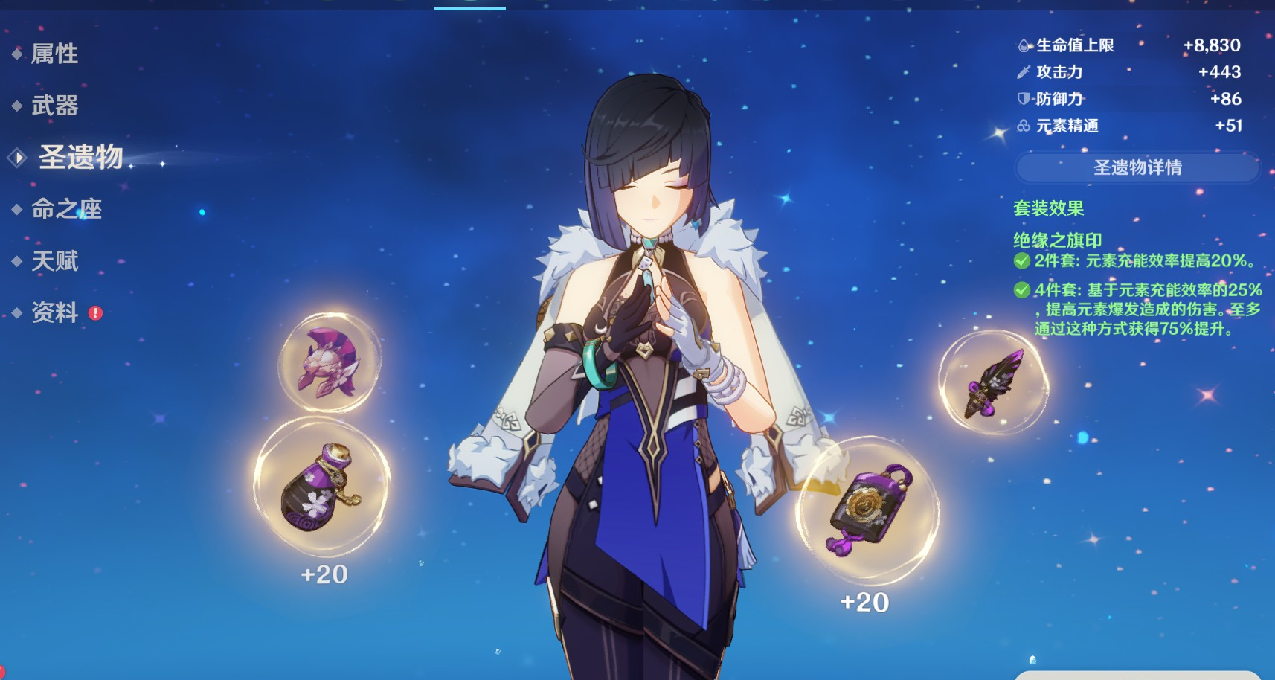Select the dark feather artifact slot
The image size is (1275, 680).
993,382
